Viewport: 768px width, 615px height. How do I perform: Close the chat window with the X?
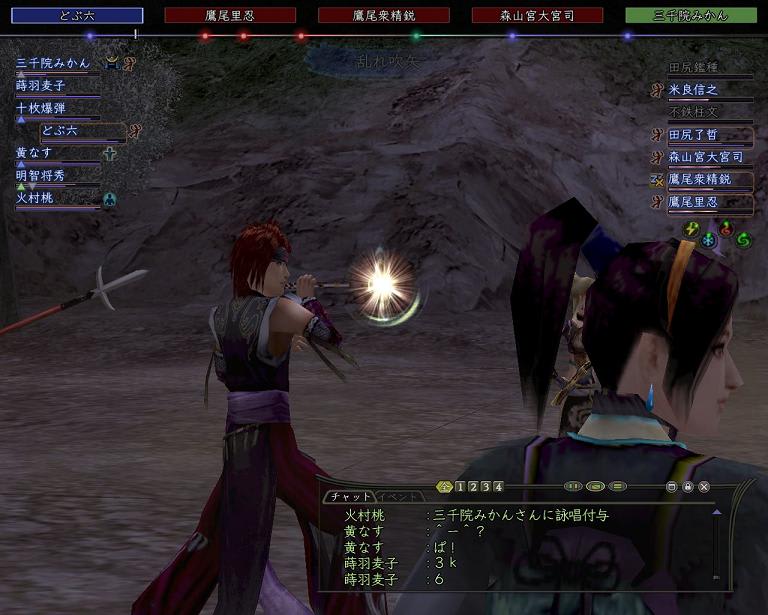pos(704,487)
